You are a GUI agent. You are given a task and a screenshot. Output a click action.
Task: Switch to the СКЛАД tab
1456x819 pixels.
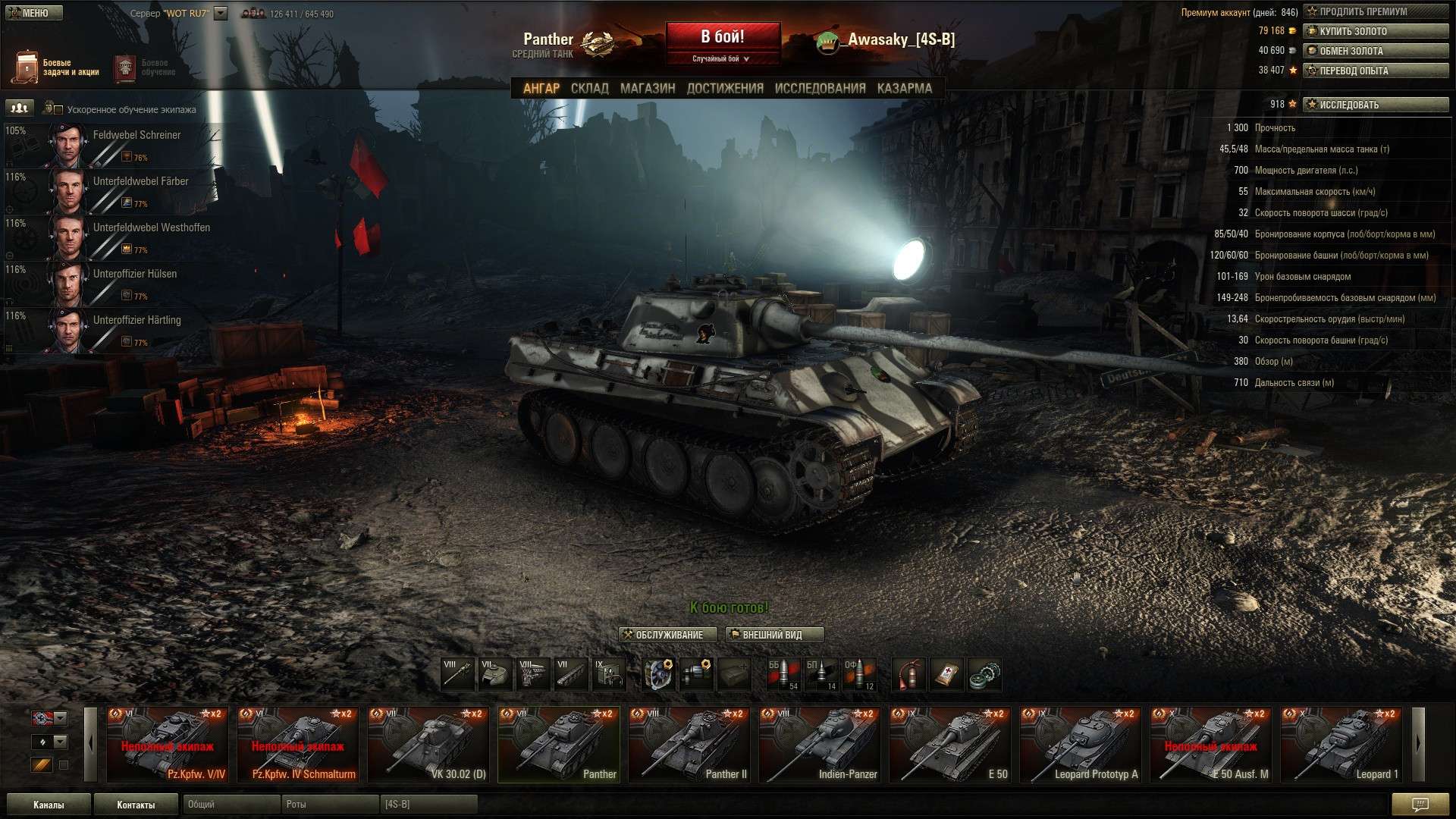tap(589, 88)
